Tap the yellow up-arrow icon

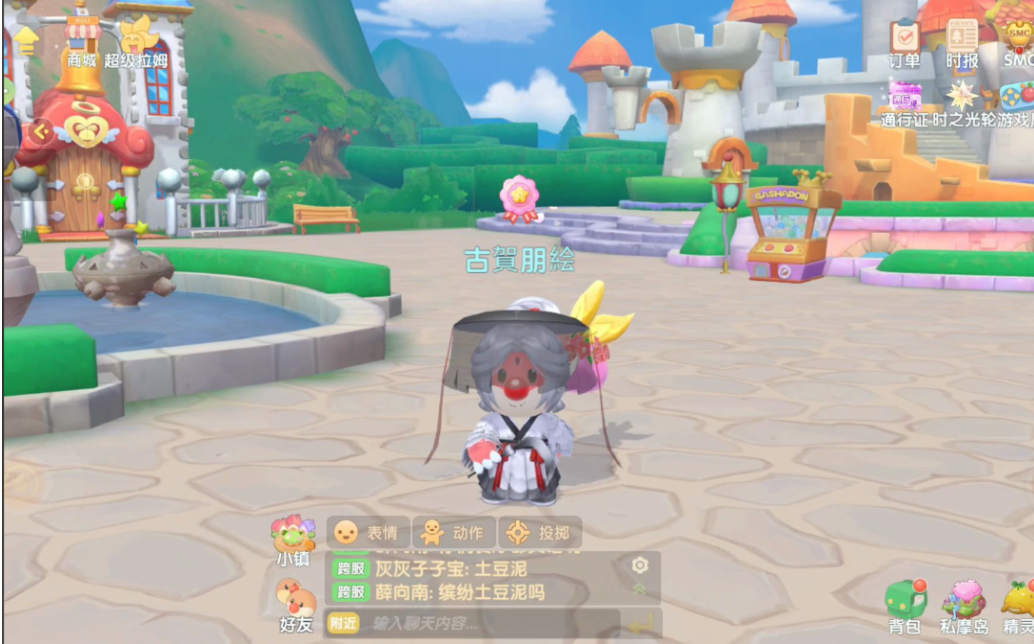coord(25,41)
